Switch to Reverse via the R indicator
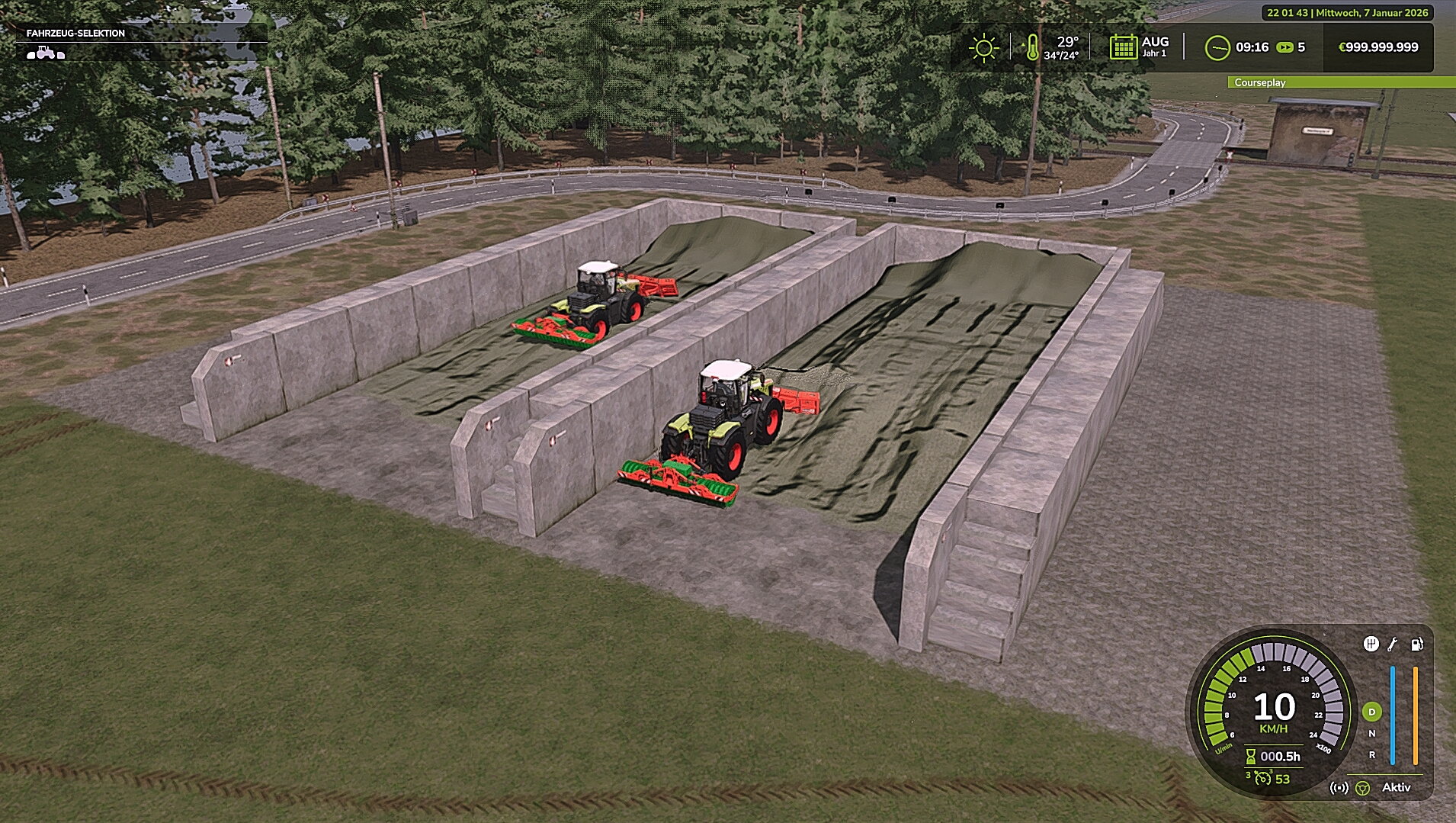This screenshot has width=1456, height=823. (x=1372, y=756)
